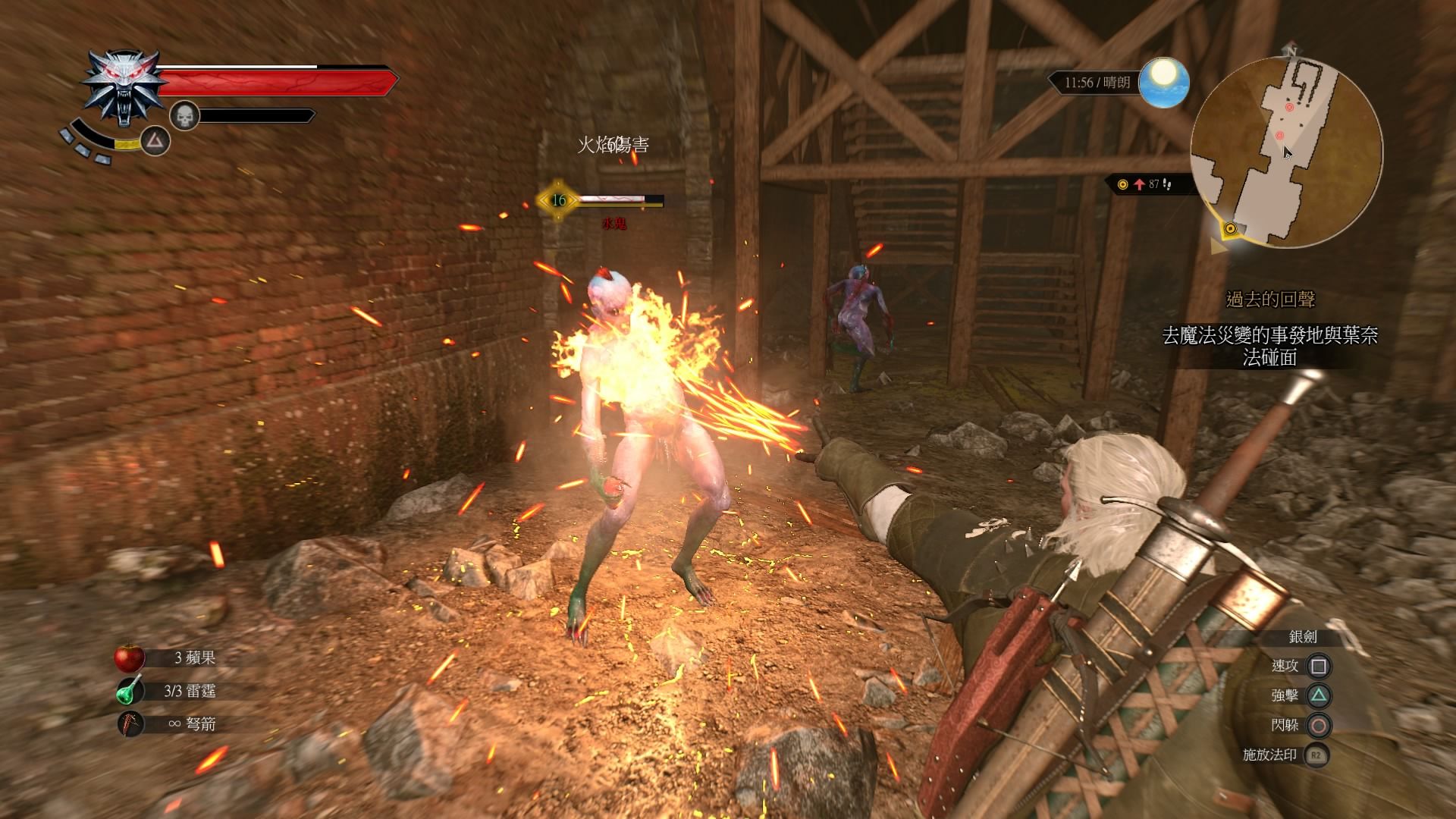Click the sunny weather icon
The width and height of the screenshot is (1456, 819).
[x=1162, y=82]
